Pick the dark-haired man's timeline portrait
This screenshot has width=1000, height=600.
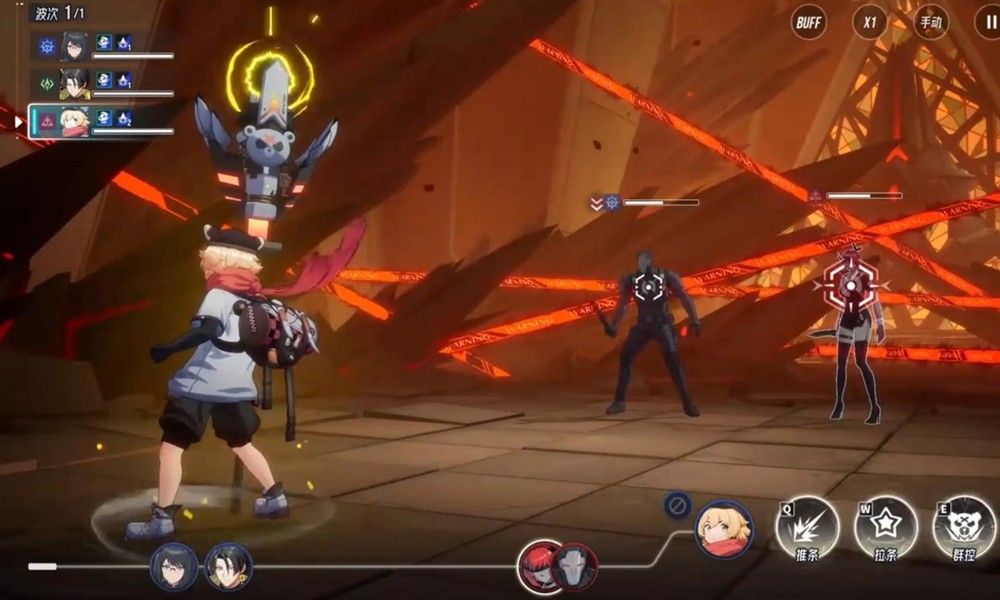click(x=229, y=567)
